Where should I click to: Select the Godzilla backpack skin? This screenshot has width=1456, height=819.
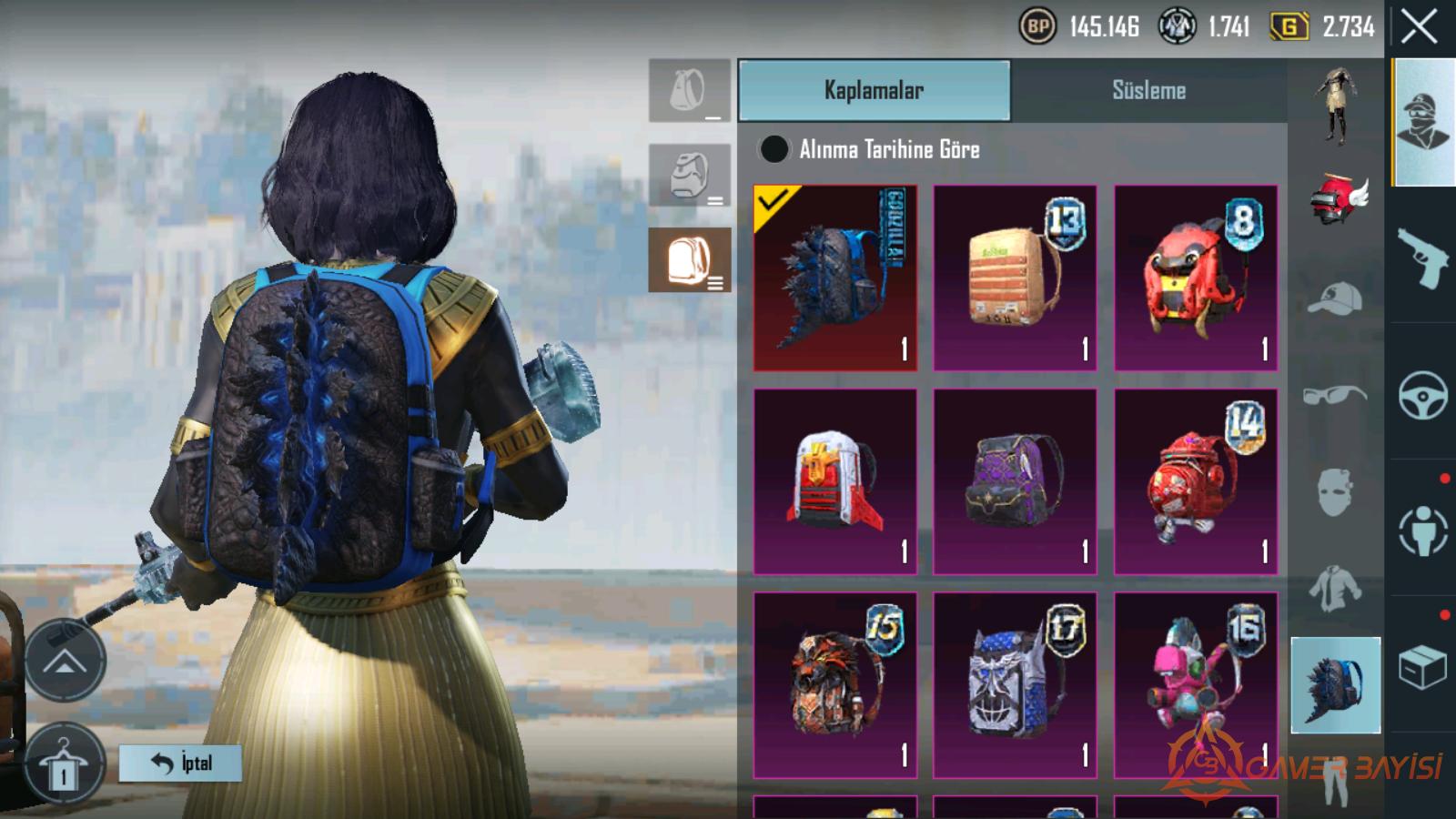coord(835,278)
